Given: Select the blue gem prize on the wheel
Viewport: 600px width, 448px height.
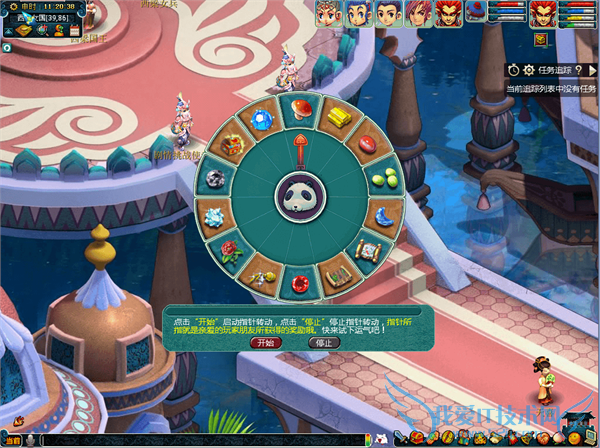Looking at the screenshot, I should [x=262, y=115].
